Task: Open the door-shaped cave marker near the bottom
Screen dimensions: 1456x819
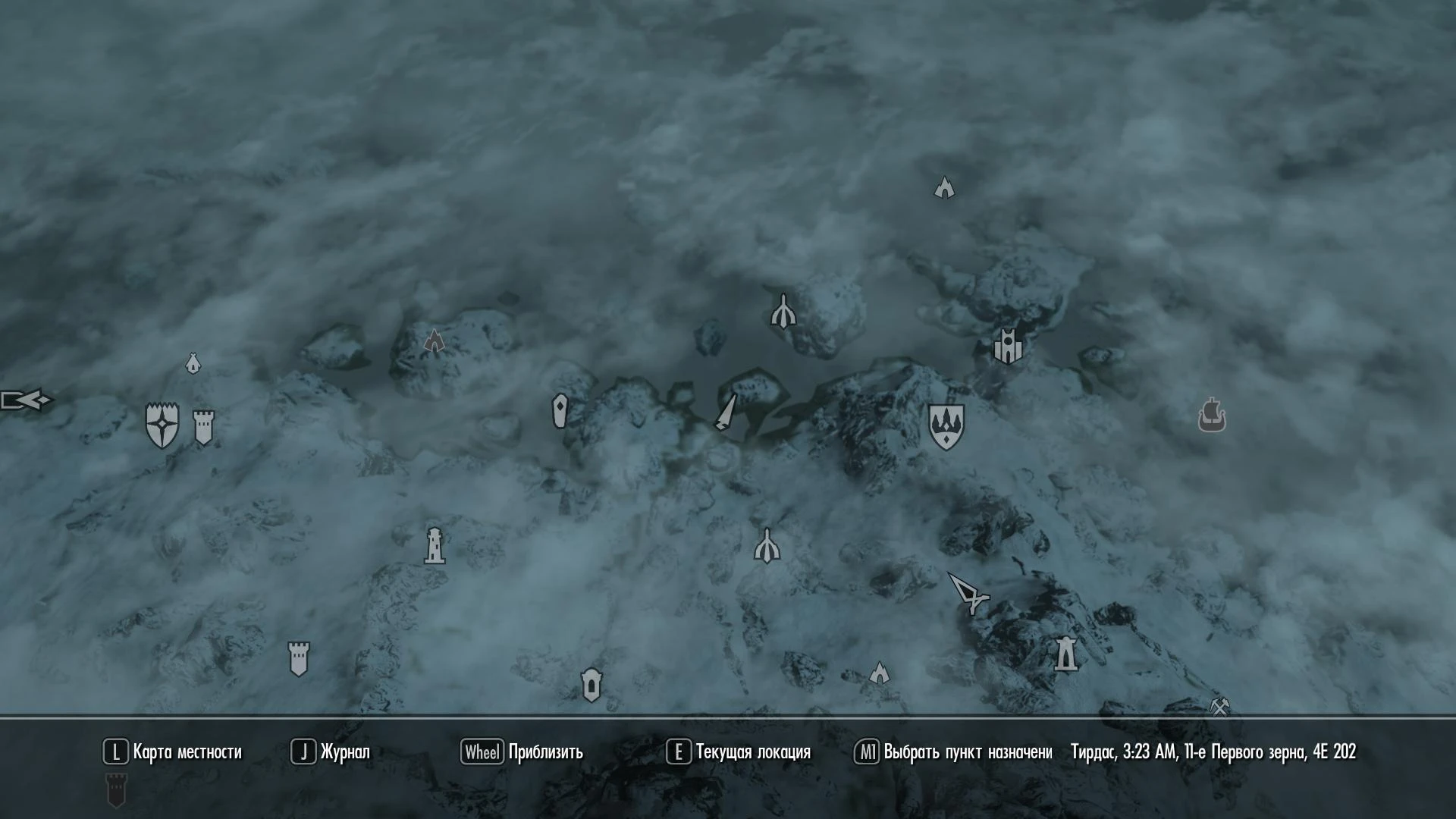Action: click(591, 685)
